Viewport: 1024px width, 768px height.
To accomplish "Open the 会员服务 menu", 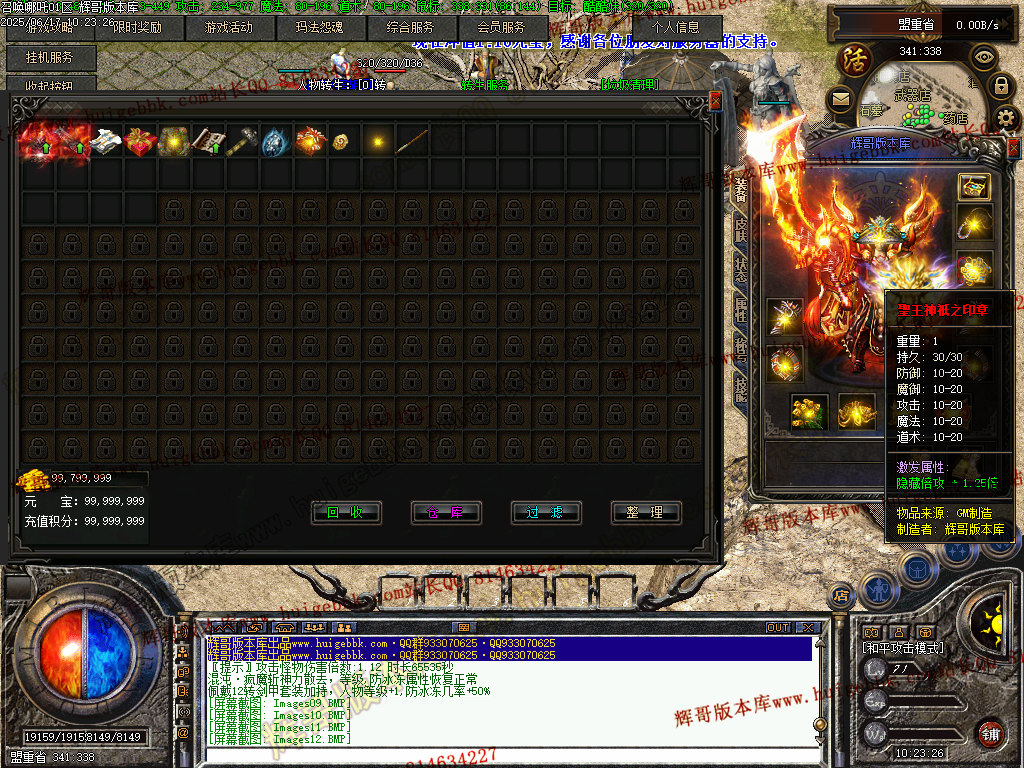I will (501, 28).
